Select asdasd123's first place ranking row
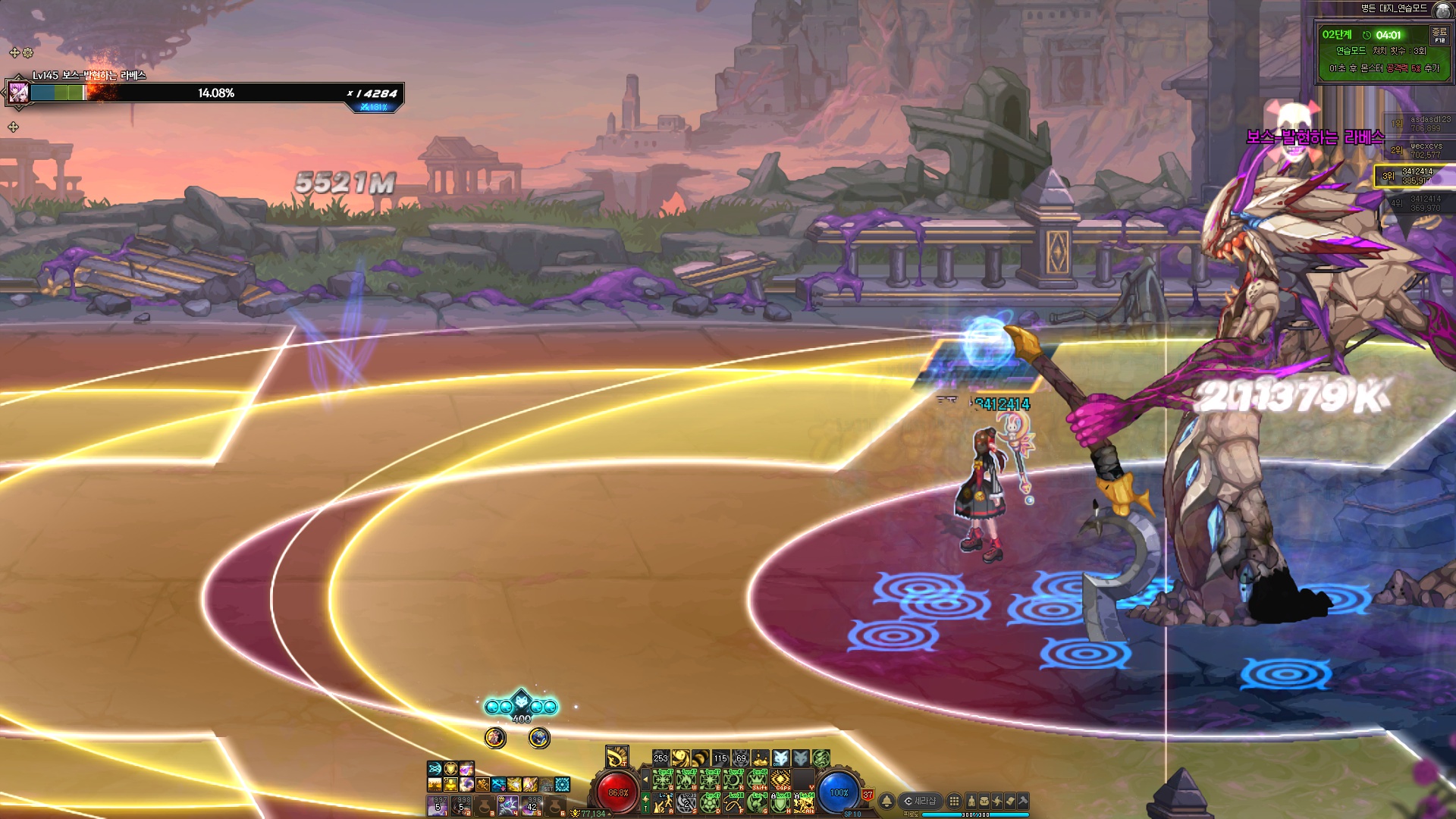Image resolution: width=1456 pixels, height=819 pixels. tap(1420, 124)
